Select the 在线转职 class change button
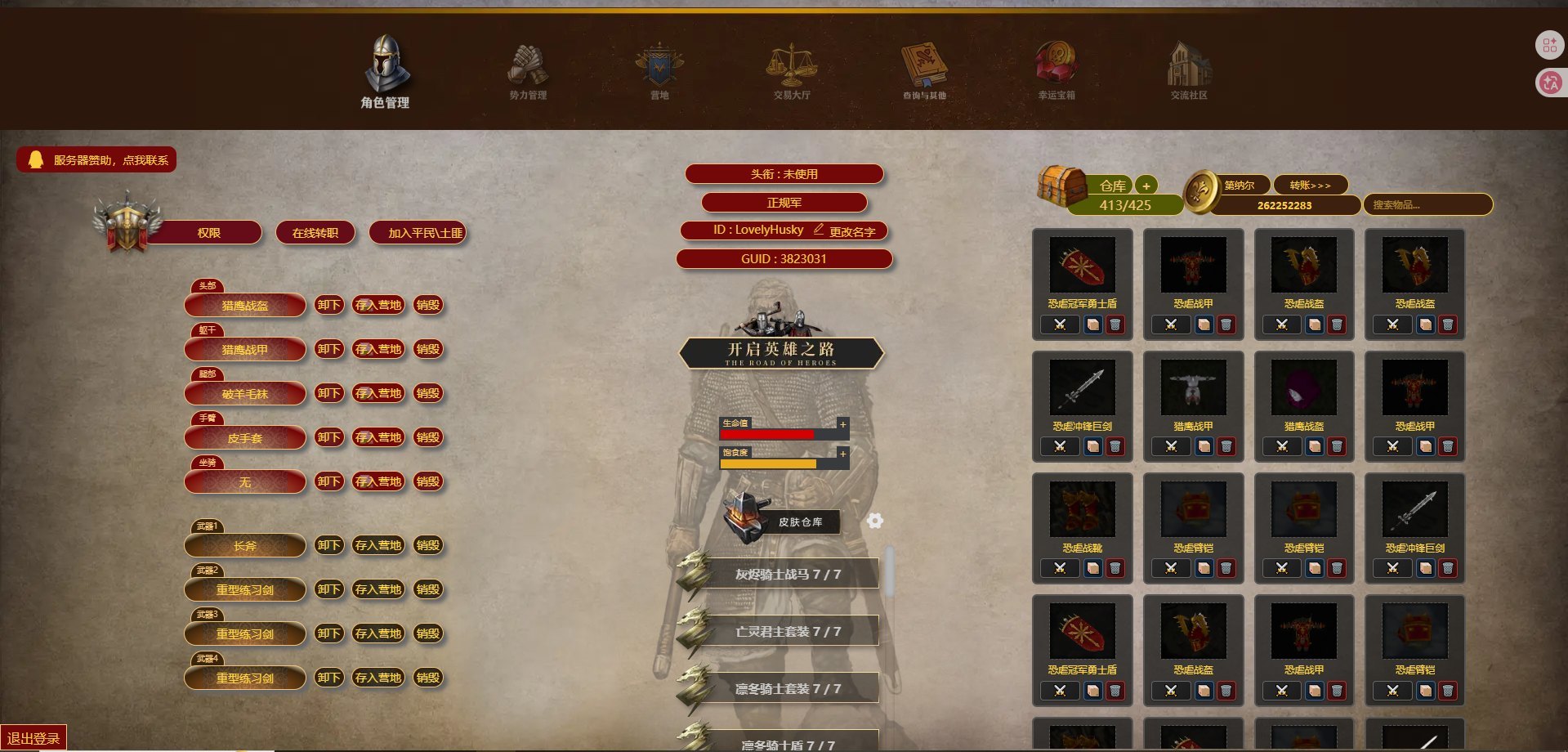Viewport: 1568px width, 752px height. tap(315, 233)
